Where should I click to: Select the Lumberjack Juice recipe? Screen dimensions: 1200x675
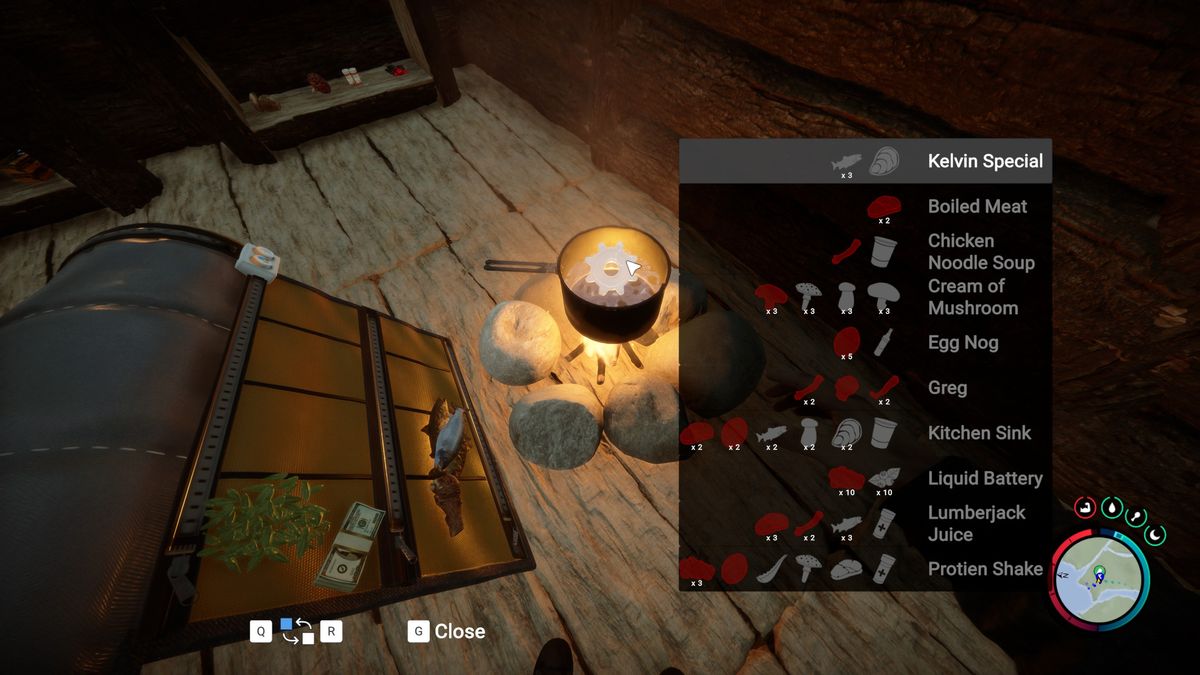point(976,523)
